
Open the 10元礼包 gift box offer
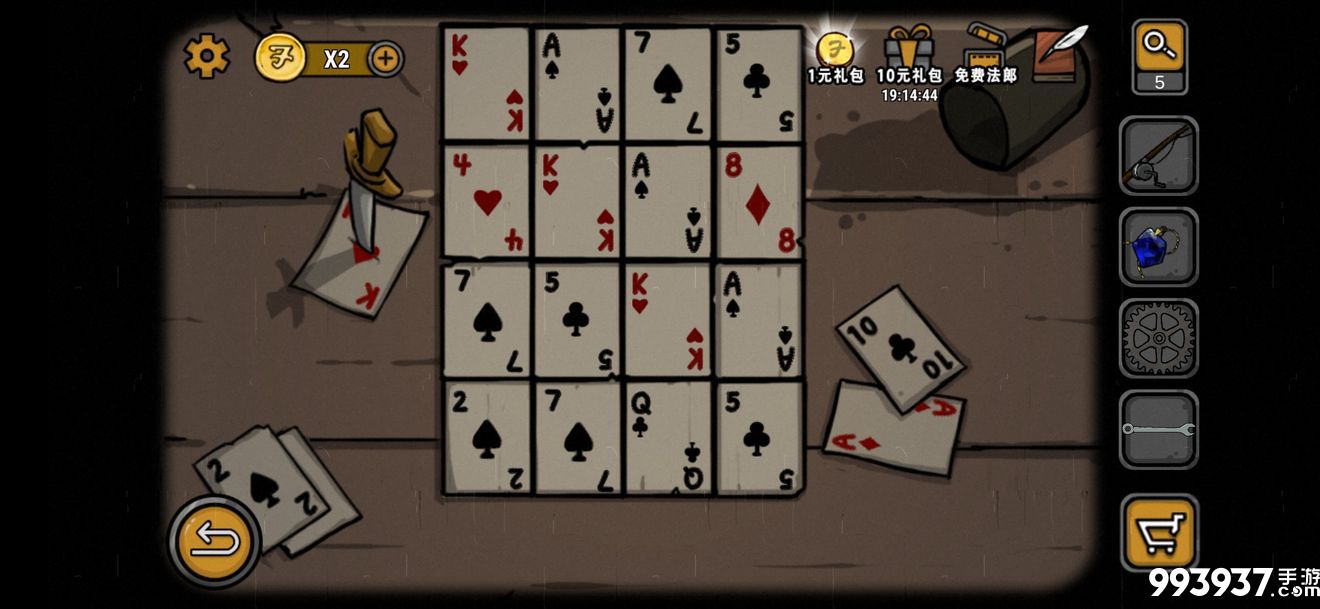[x=909, y=56]
